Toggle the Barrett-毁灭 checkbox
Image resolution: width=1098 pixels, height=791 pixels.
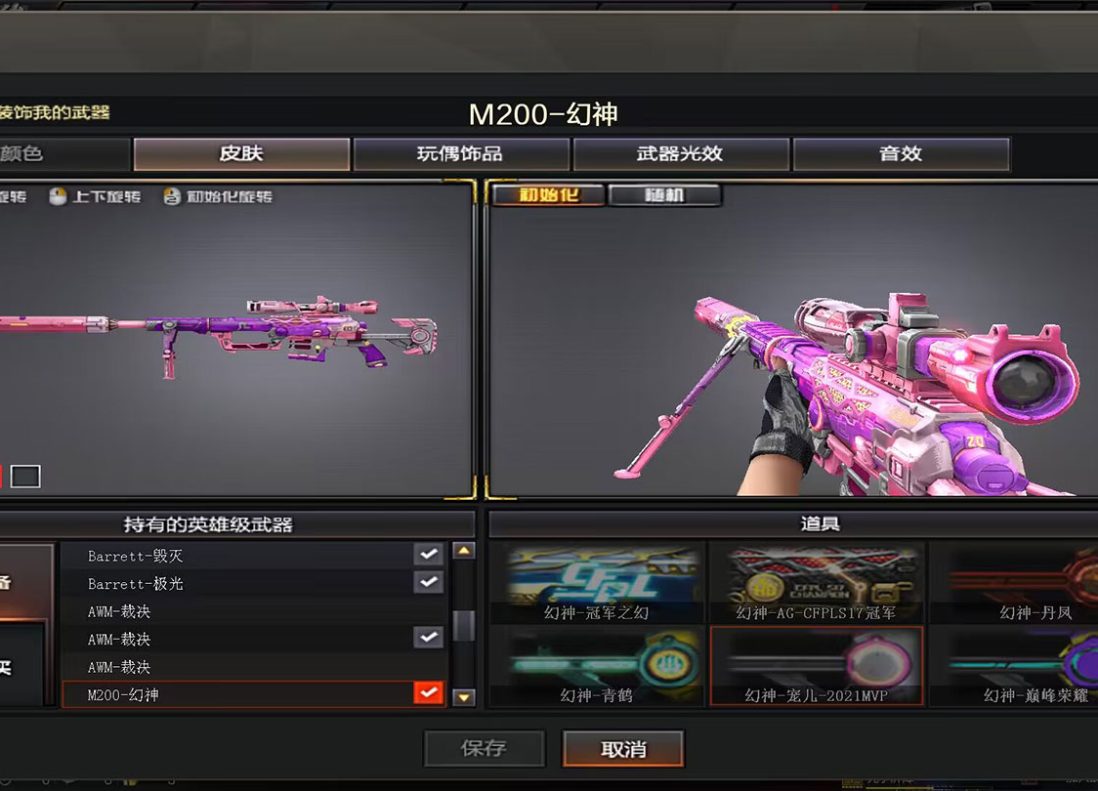coord(428,554)
